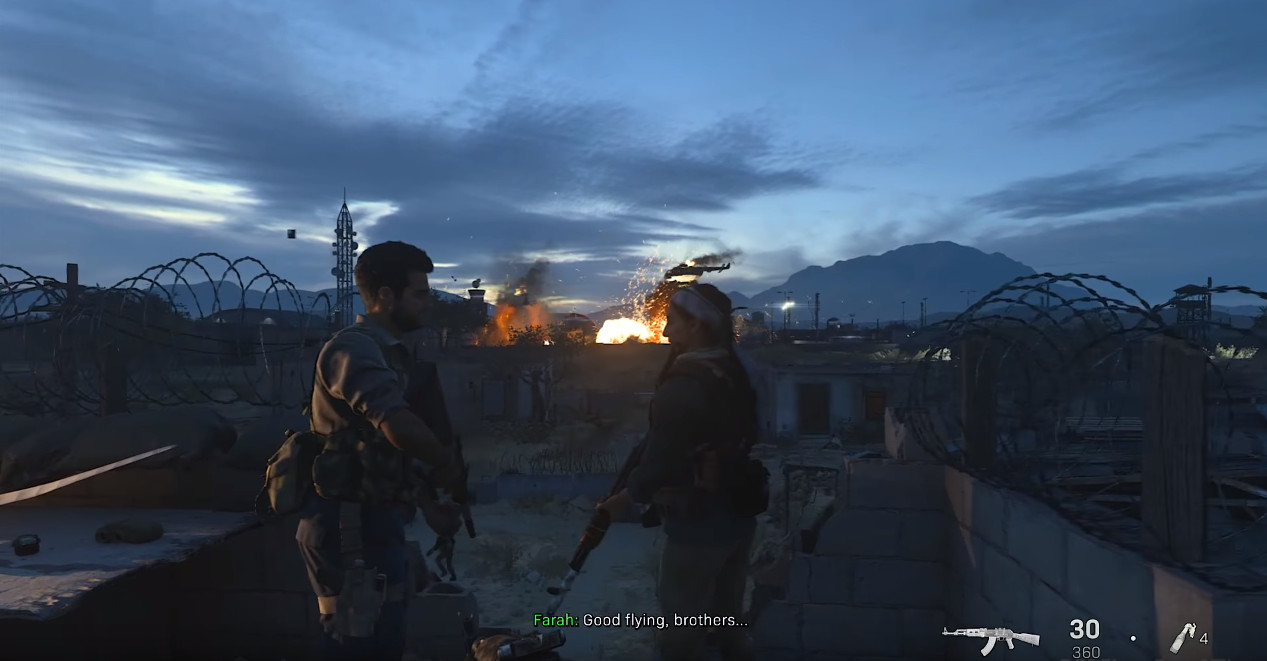1267x661 pixels.
Task: Click the Molotov cocktail equipment icon
Action: (x=1182, y=637)
